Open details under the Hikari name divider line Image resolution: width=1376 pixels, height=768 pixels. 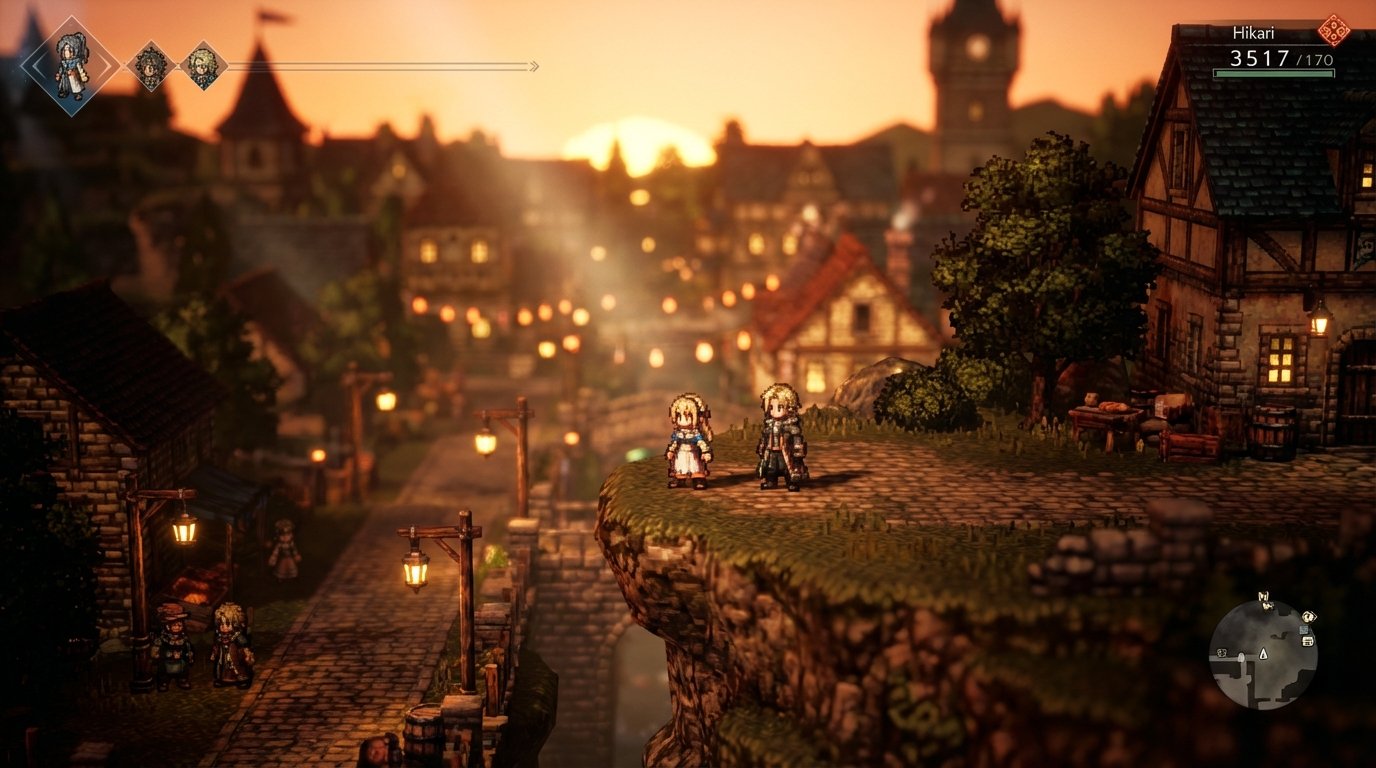(1253, 44)
